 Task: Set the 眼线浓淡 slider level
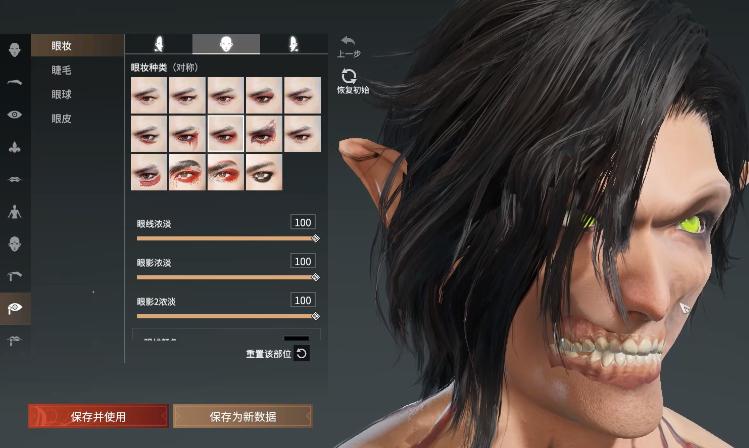point(226,238)
